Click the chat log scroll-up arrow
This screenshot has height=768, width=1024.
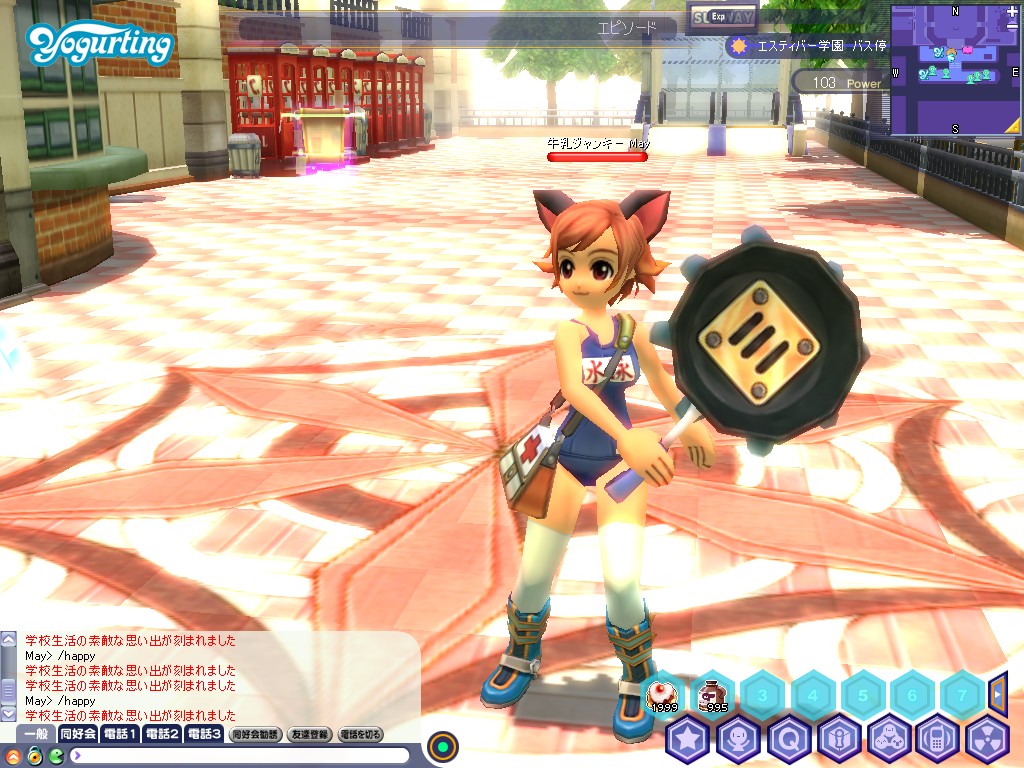point(8,638)
